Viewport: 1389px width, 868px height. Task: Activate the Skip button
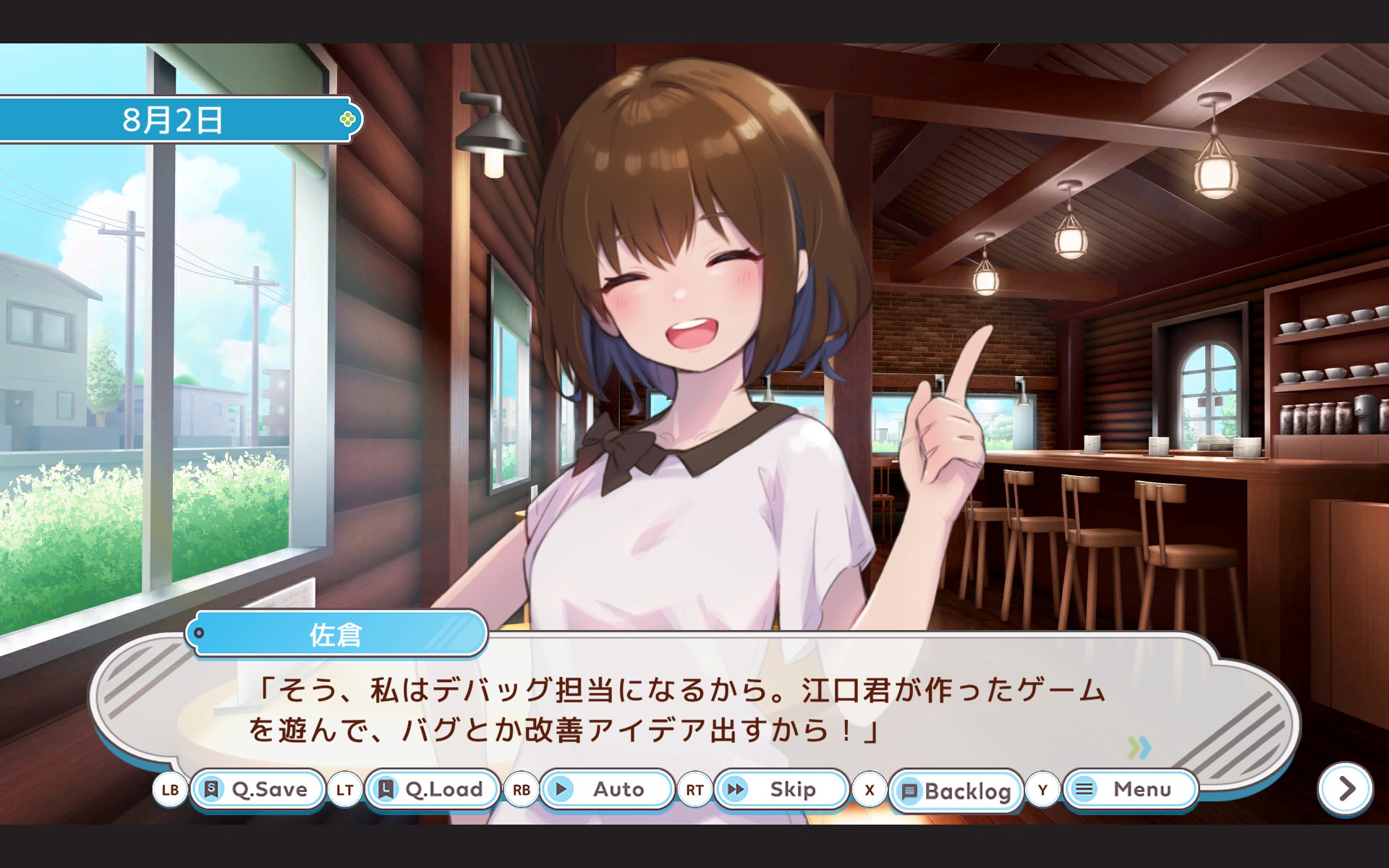point(781,789)
